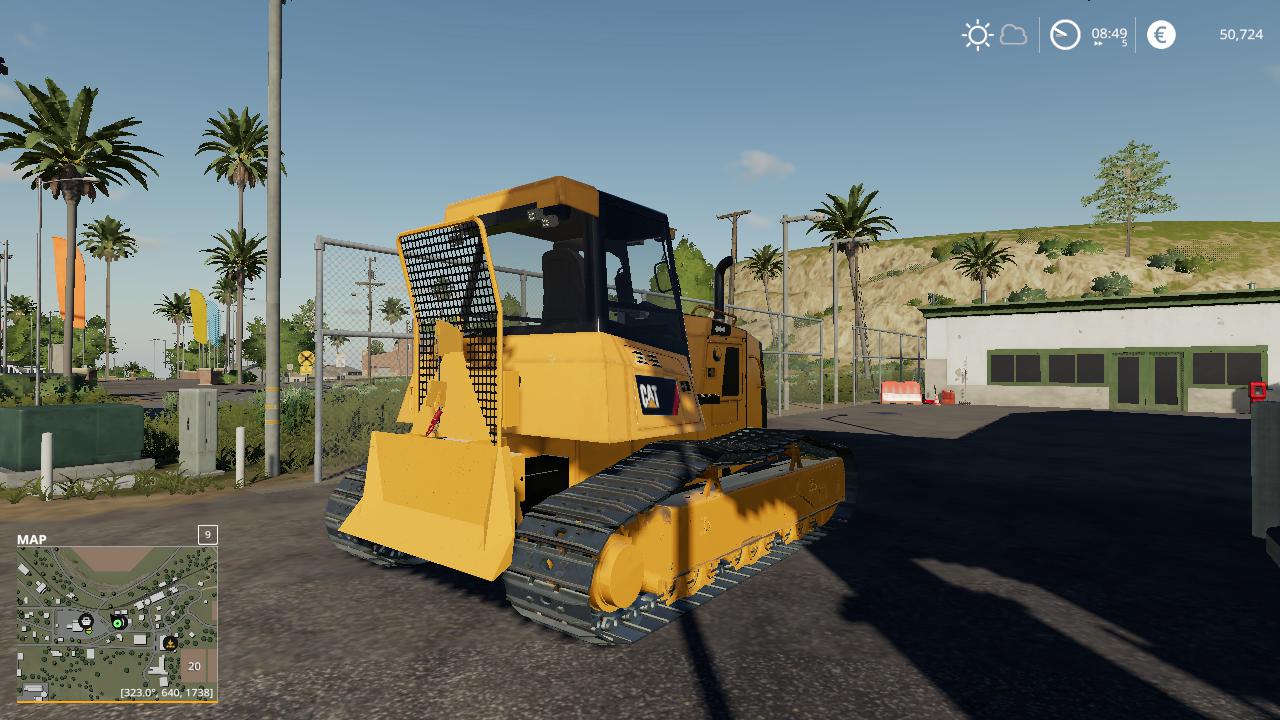Click the time multiplier value 5

pyautogui.click(x=1124, y=44)
